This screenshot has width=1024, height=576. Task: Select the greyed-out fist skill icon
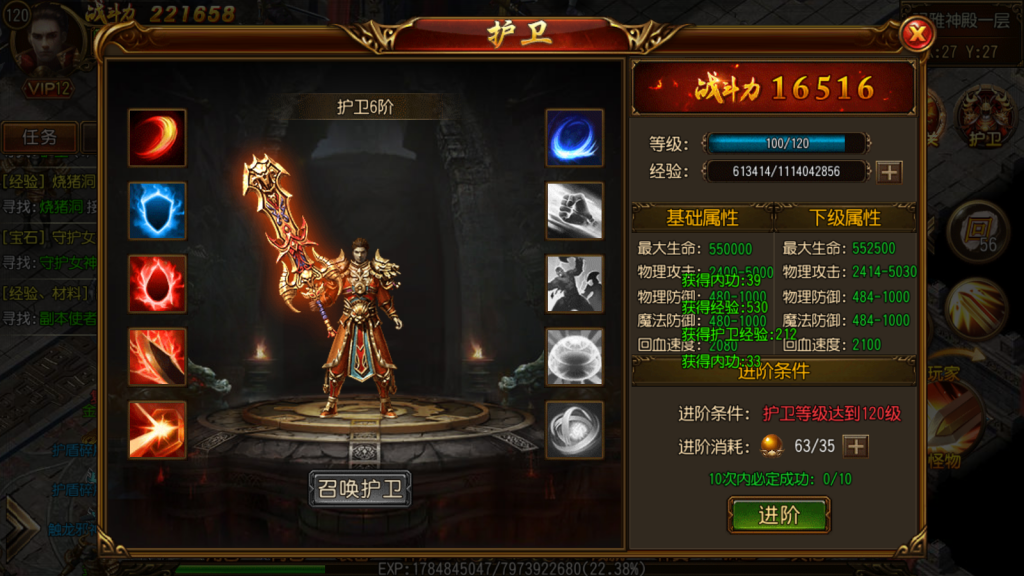click(574, 211)
